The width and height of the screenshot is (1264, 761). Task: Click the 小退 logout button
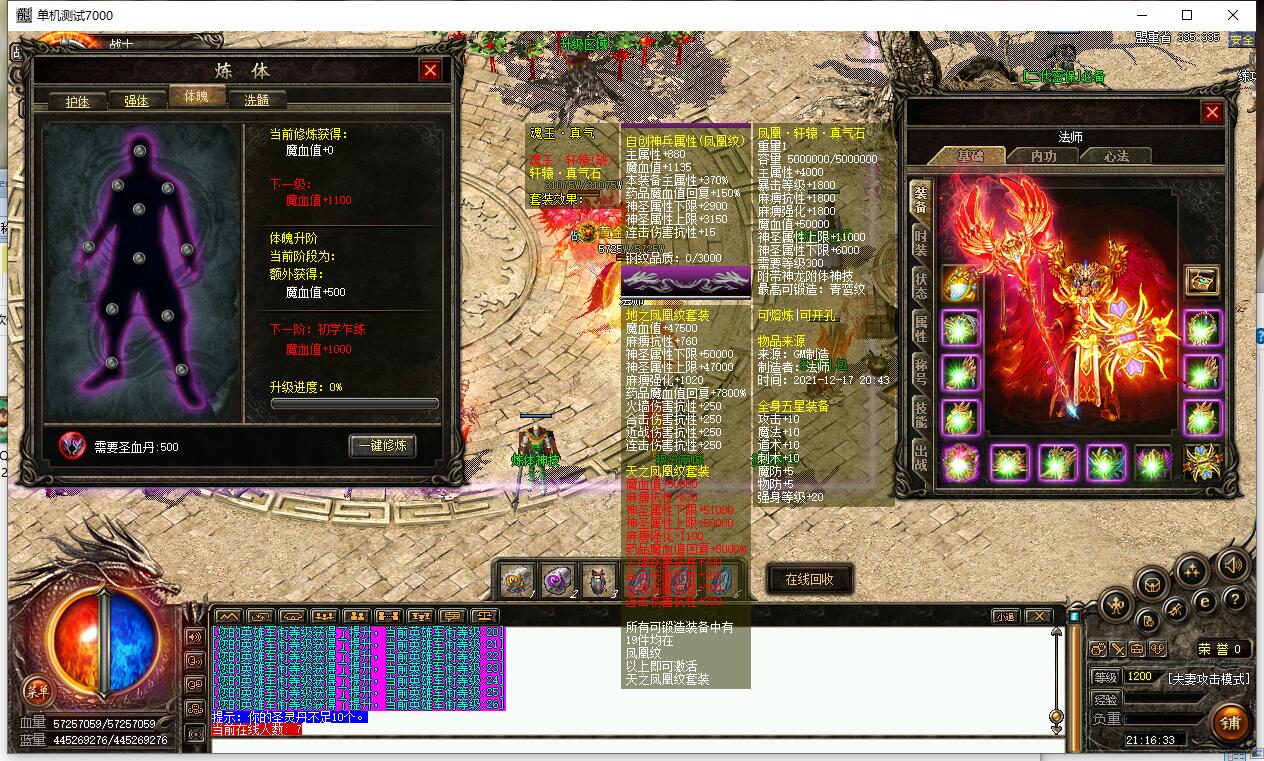pyautogui.click(x=1004, y=616)
